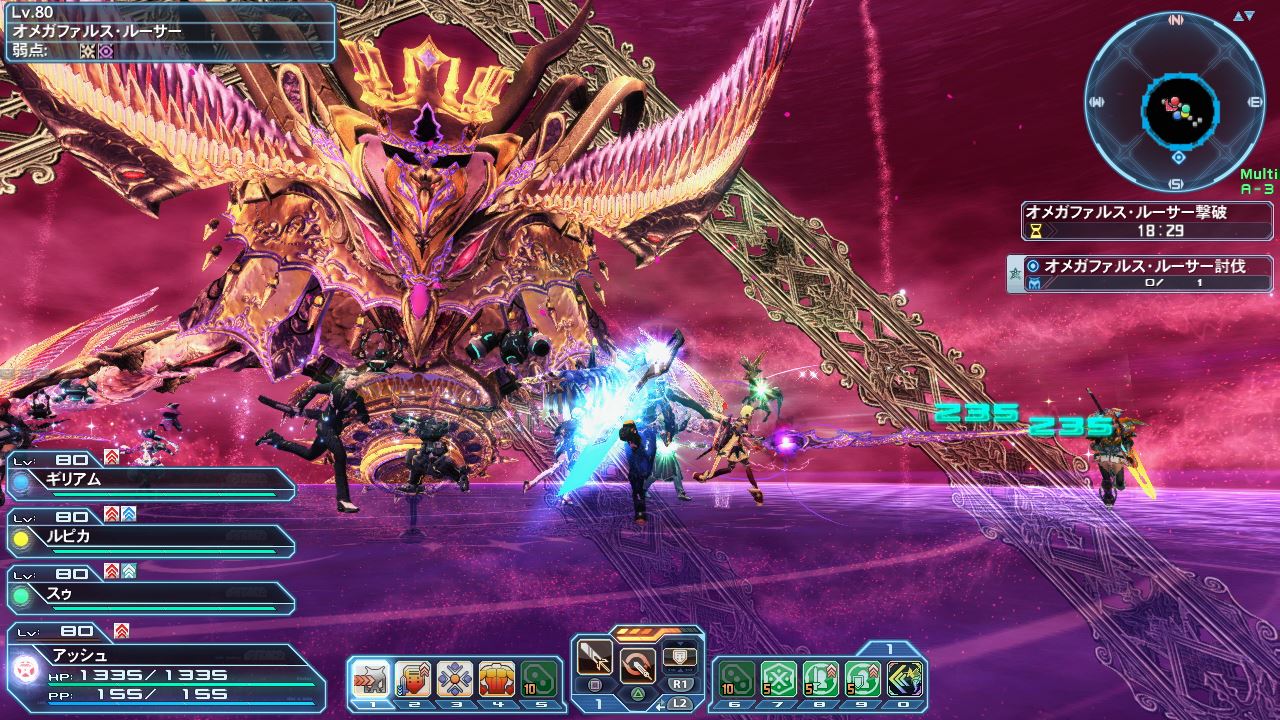Use the green consumable in slot 5
This screenshot has width=1280, height=720.
click(539, 679)
